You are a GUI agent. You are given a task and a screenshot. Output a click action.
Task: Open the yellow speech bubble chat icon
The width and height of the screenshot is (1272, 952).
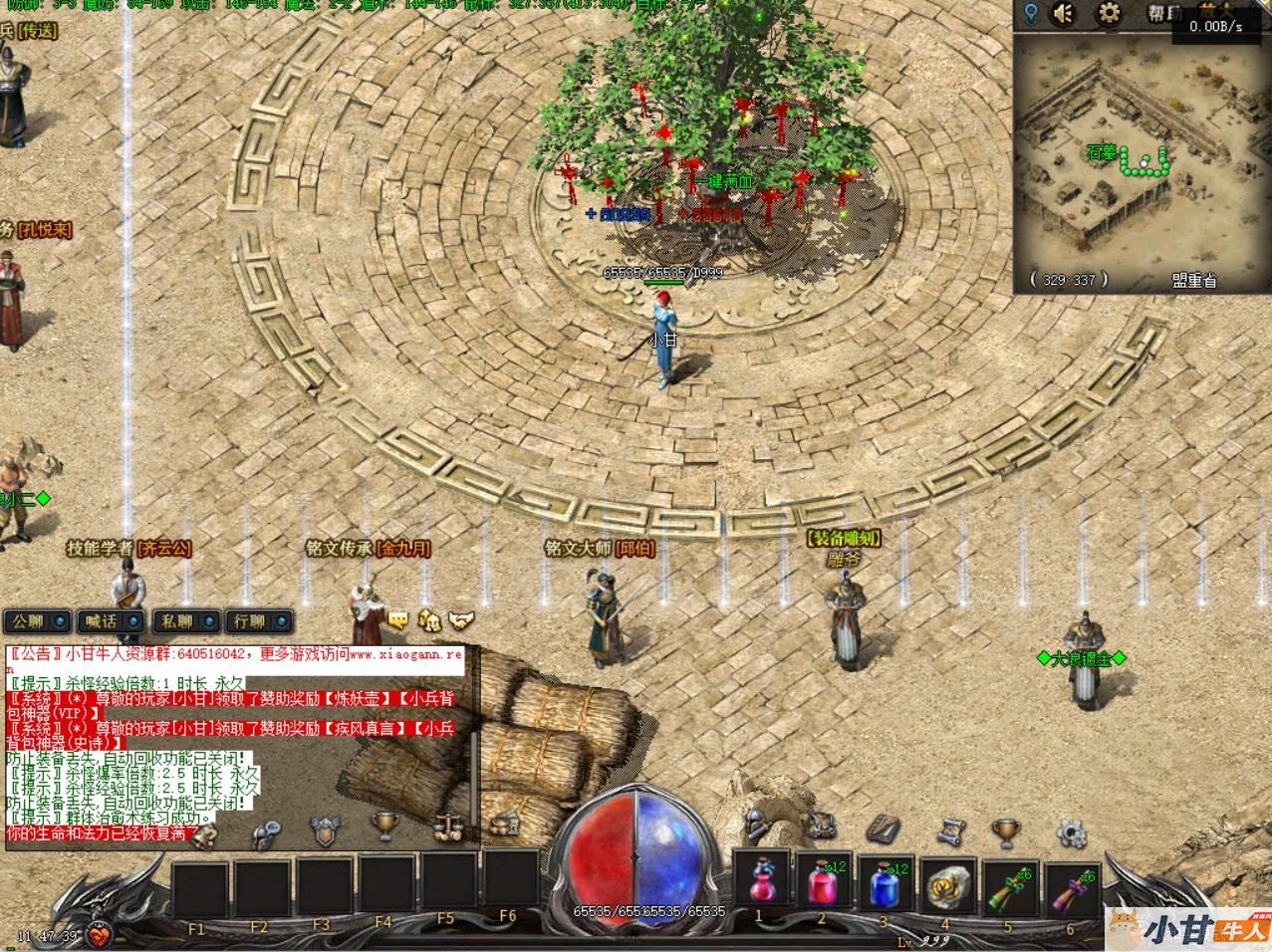pos(397,620)
